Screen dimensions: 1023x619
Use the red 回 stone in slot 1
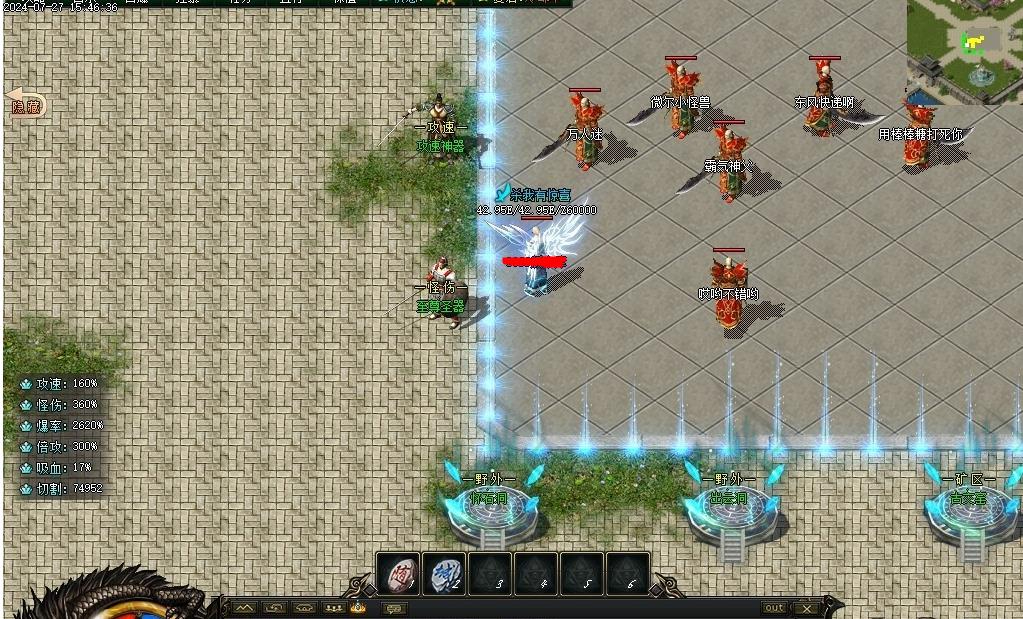point(398,575)
